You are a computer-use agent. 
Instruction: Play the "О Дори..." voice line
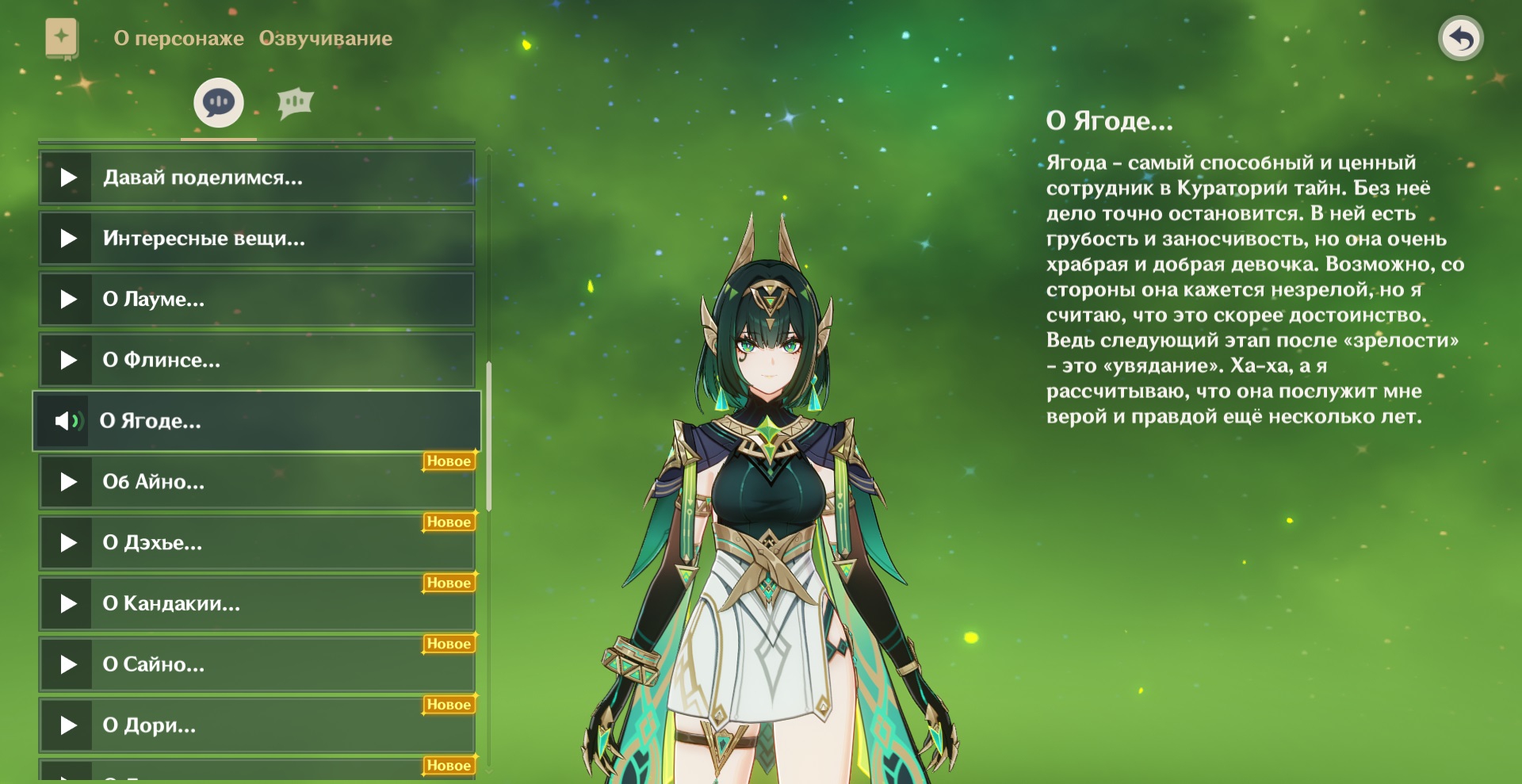pyautogui.click(x=257, y=725)
